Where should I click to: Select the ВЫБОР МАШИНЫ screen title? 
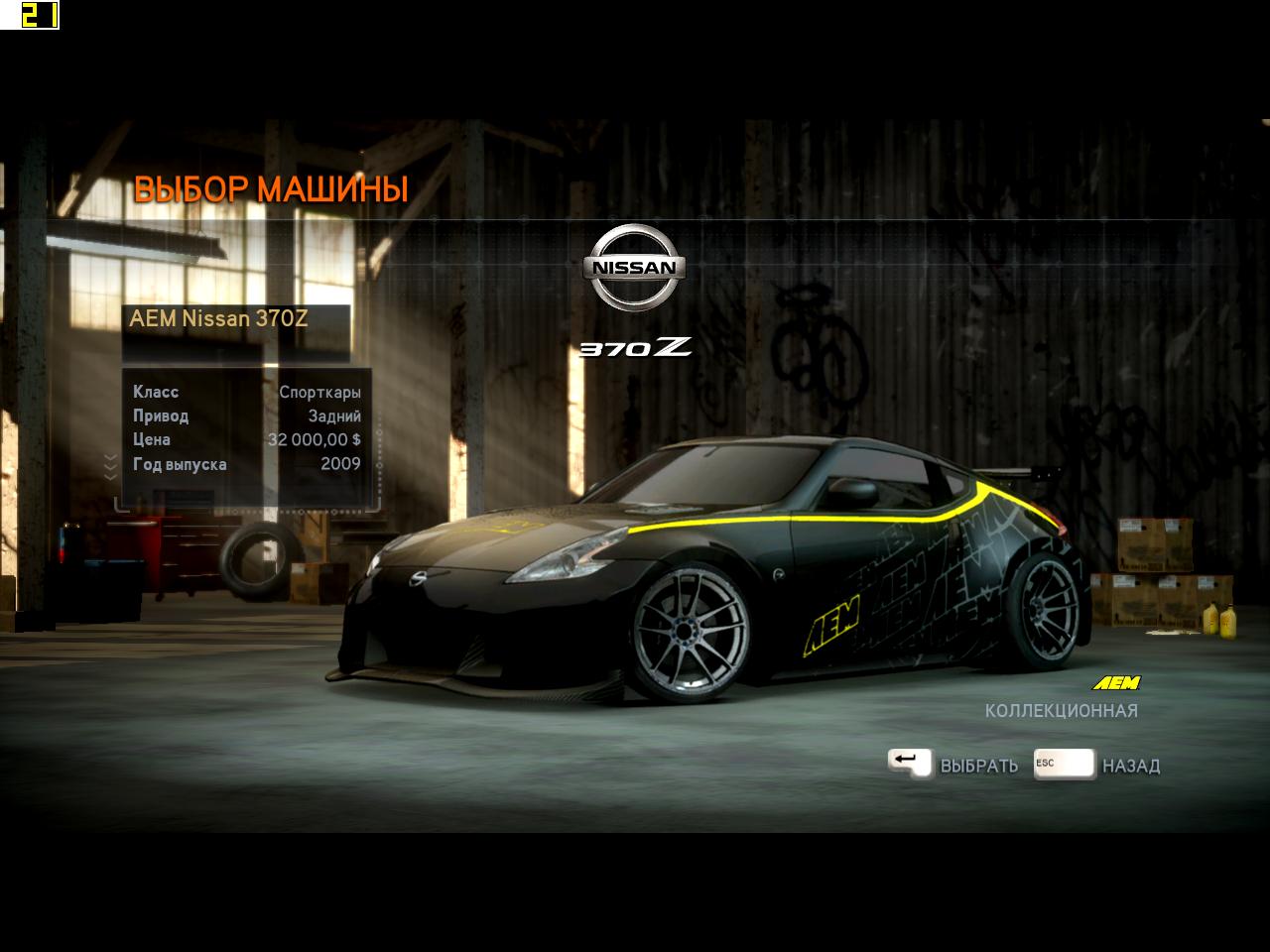click(274, 186)
